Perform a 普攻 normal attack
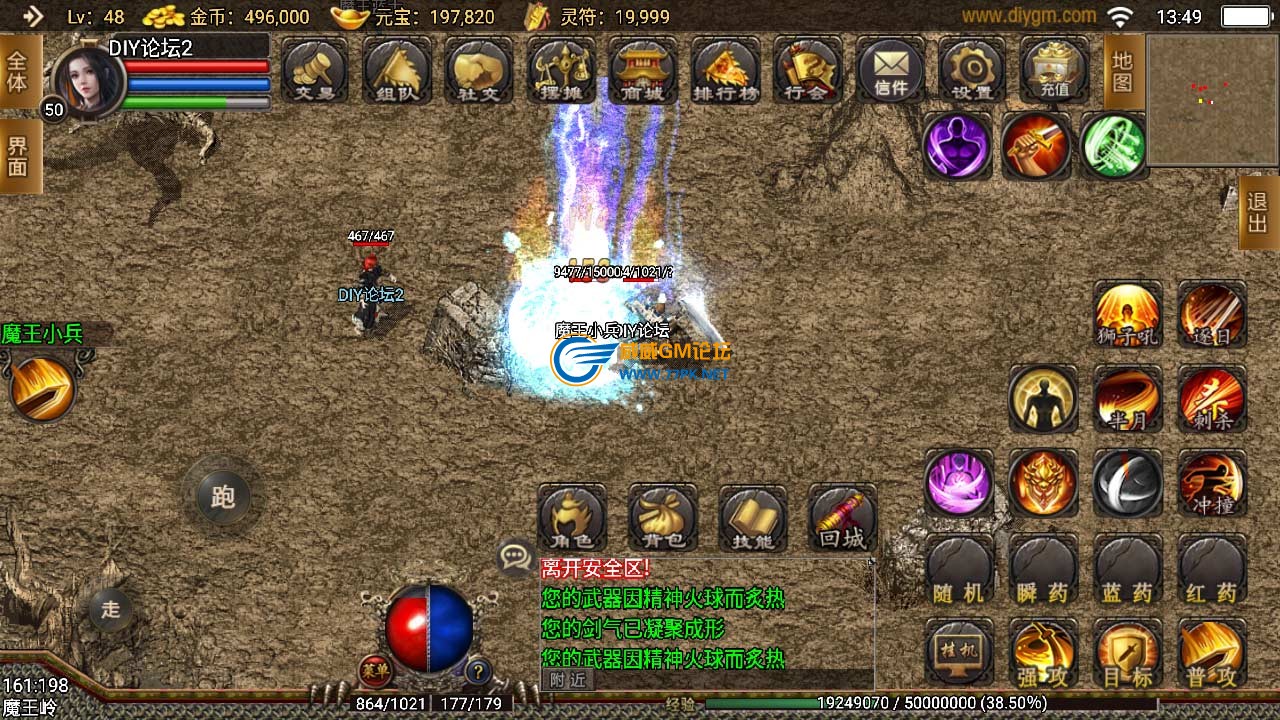The image size is (1280, 720). click(1212, 653)
